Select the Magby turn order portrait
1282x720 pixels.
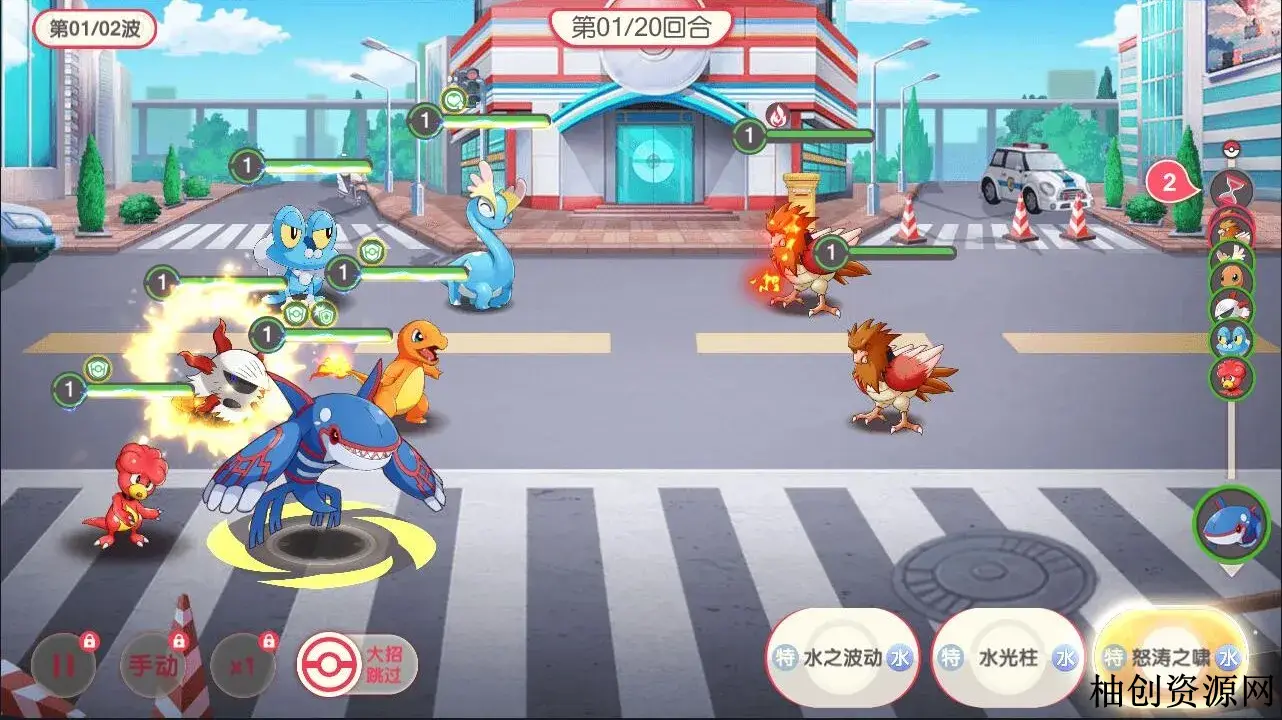[x=1231, y=378]
